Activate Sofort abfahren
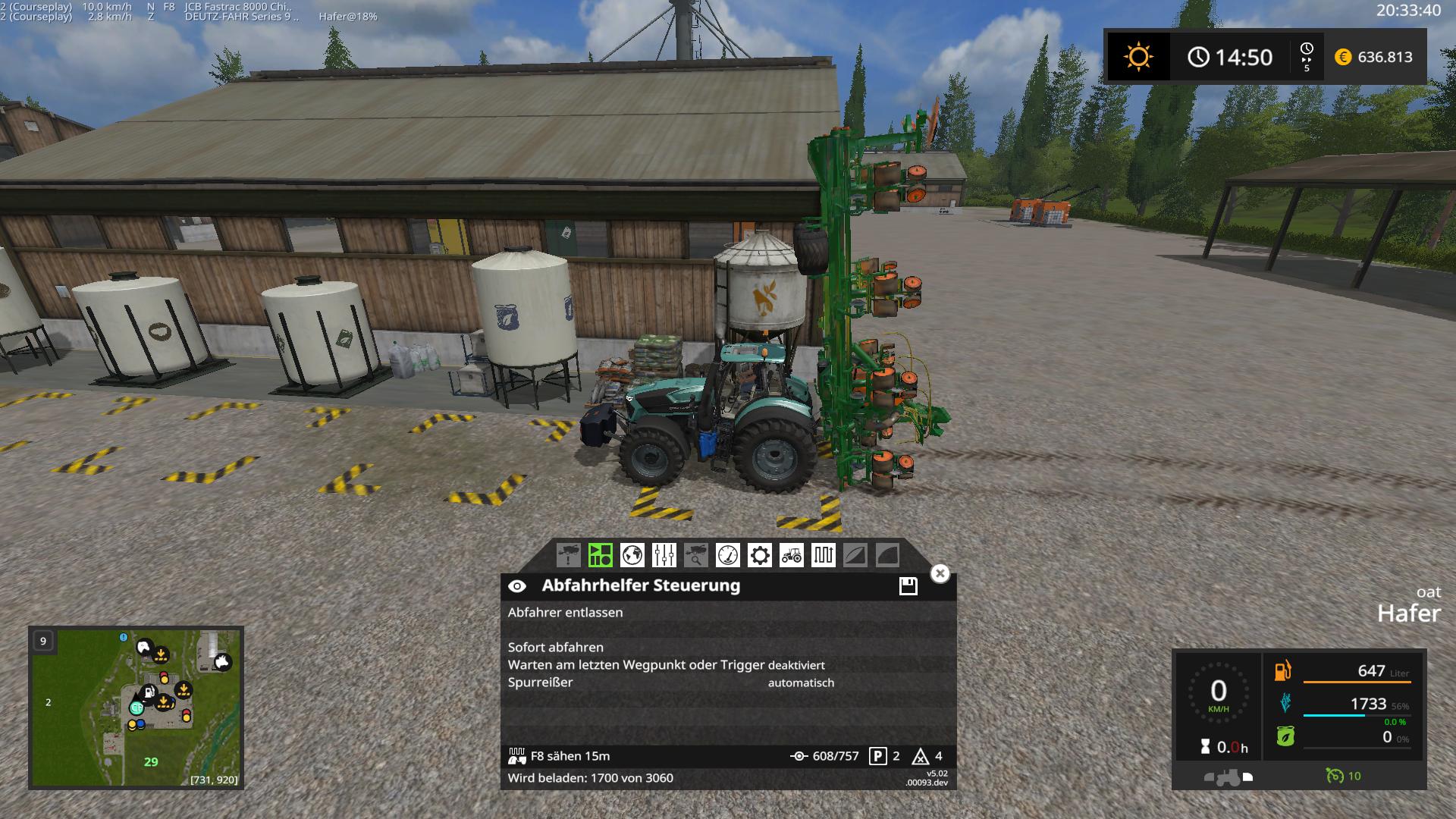 point(556,648)
